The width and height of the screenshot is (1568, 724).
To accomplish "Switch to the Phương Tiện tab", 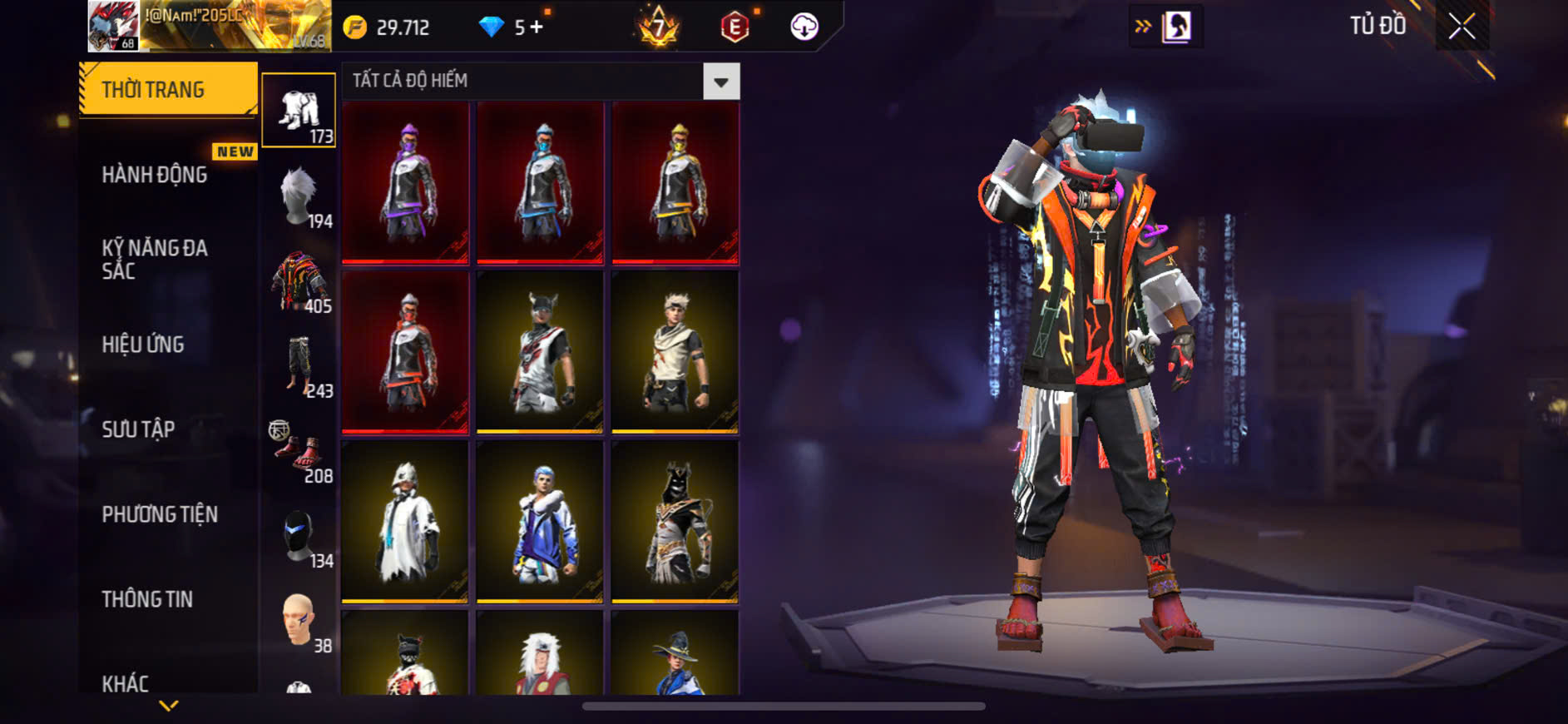I will pyautogui.click(x=160, y=514).
